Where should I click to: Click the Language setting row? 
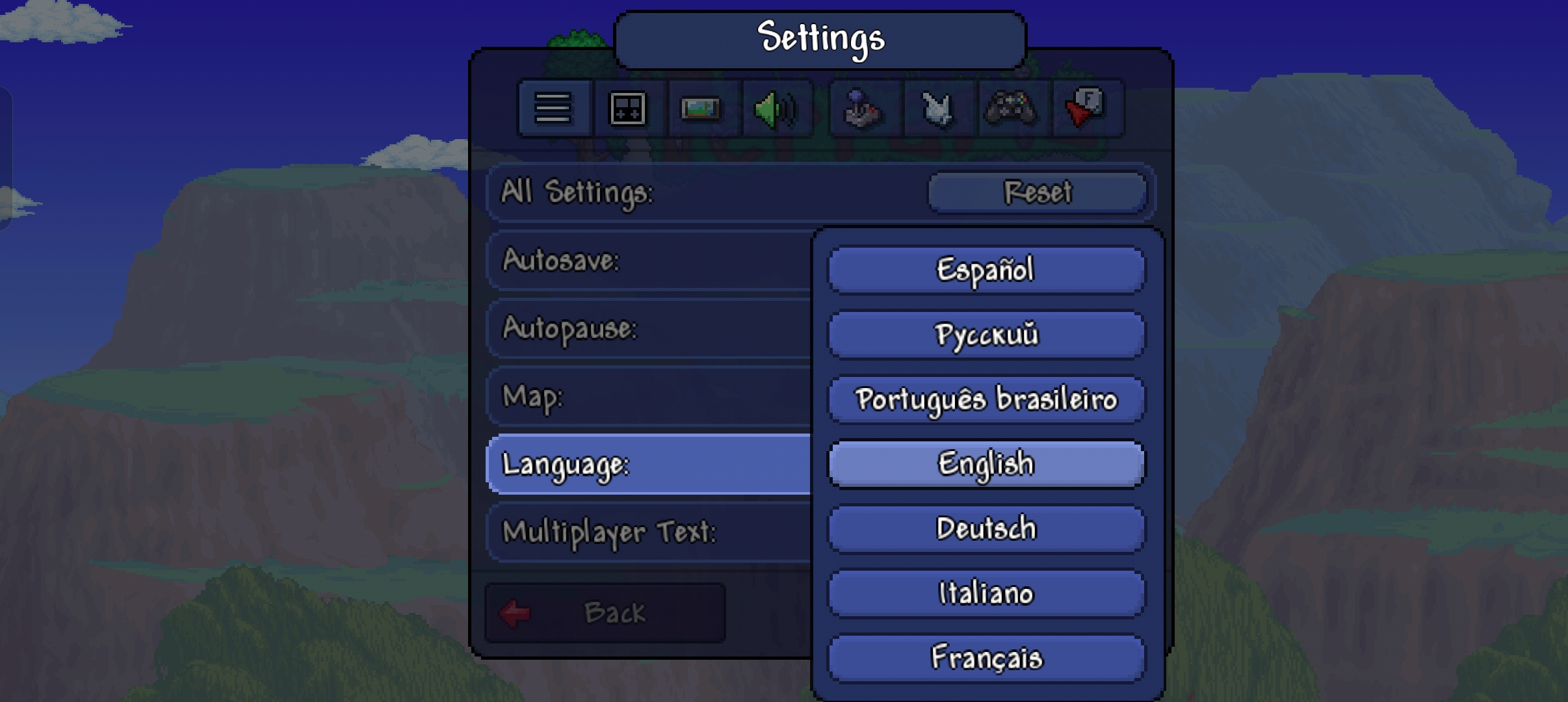click(x=649, y=464)
